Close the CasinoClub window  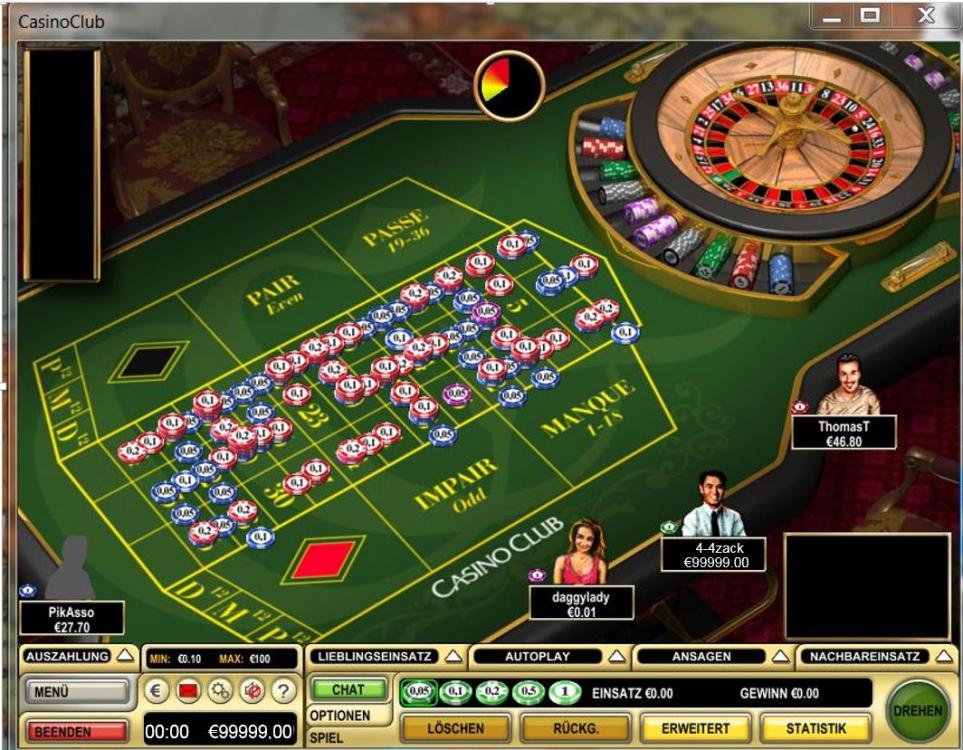[x=926, y=16]
